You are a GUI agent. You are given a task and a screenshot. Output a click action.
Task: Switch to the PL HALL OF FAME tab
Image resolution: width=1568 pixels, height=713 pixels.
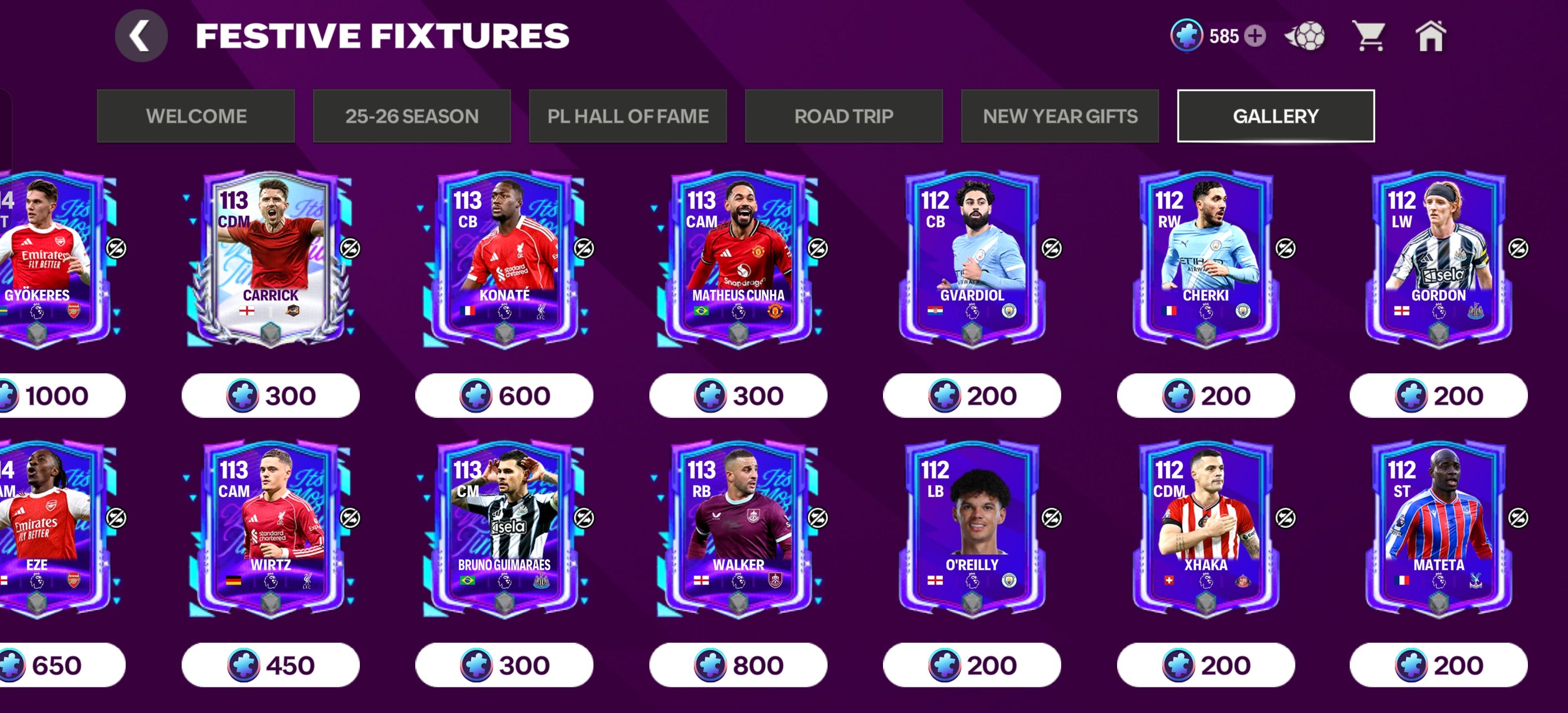628,116
